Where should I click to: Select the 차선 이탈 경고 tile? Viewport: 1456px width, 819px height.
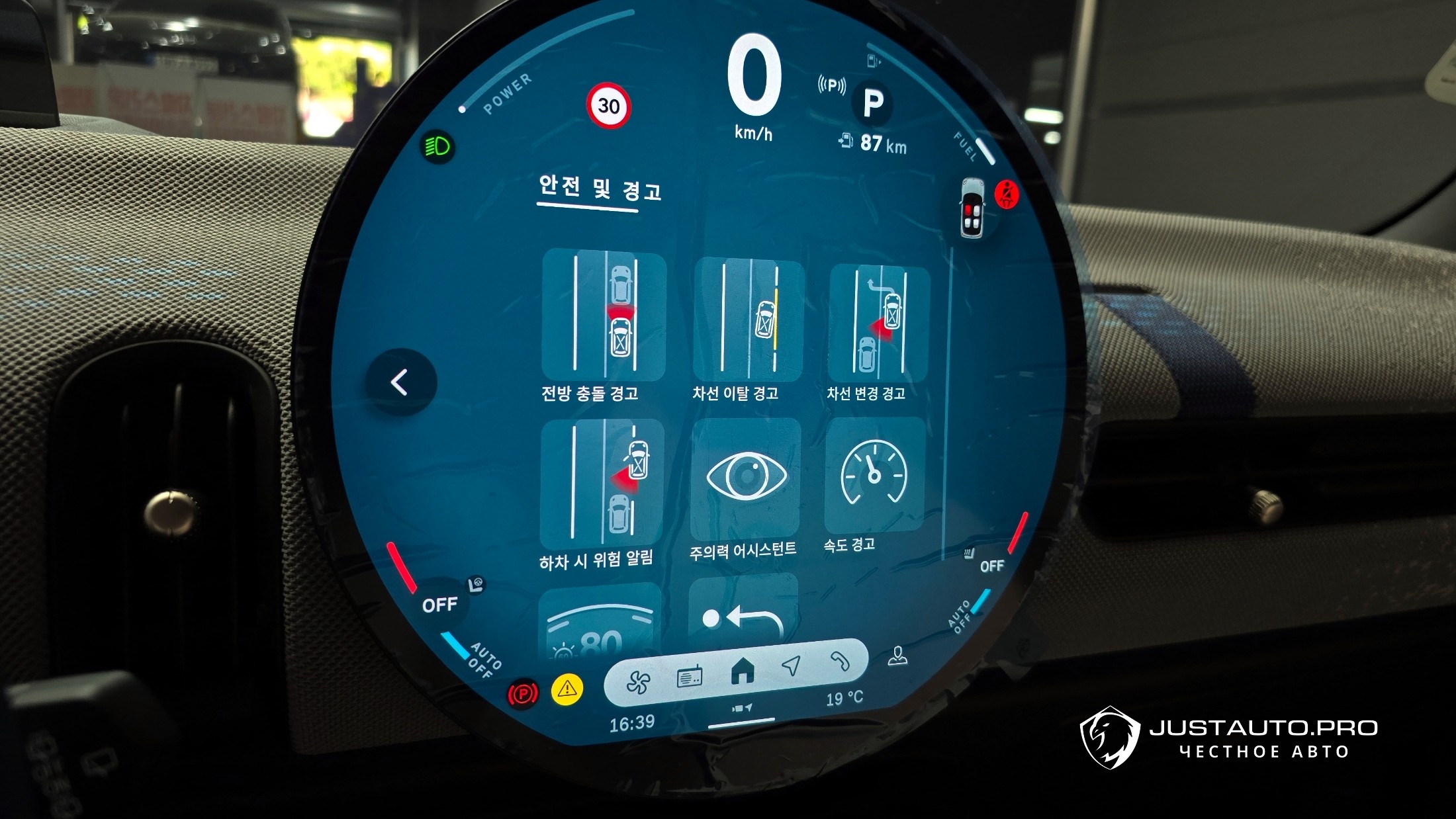(x=748, y=320)
